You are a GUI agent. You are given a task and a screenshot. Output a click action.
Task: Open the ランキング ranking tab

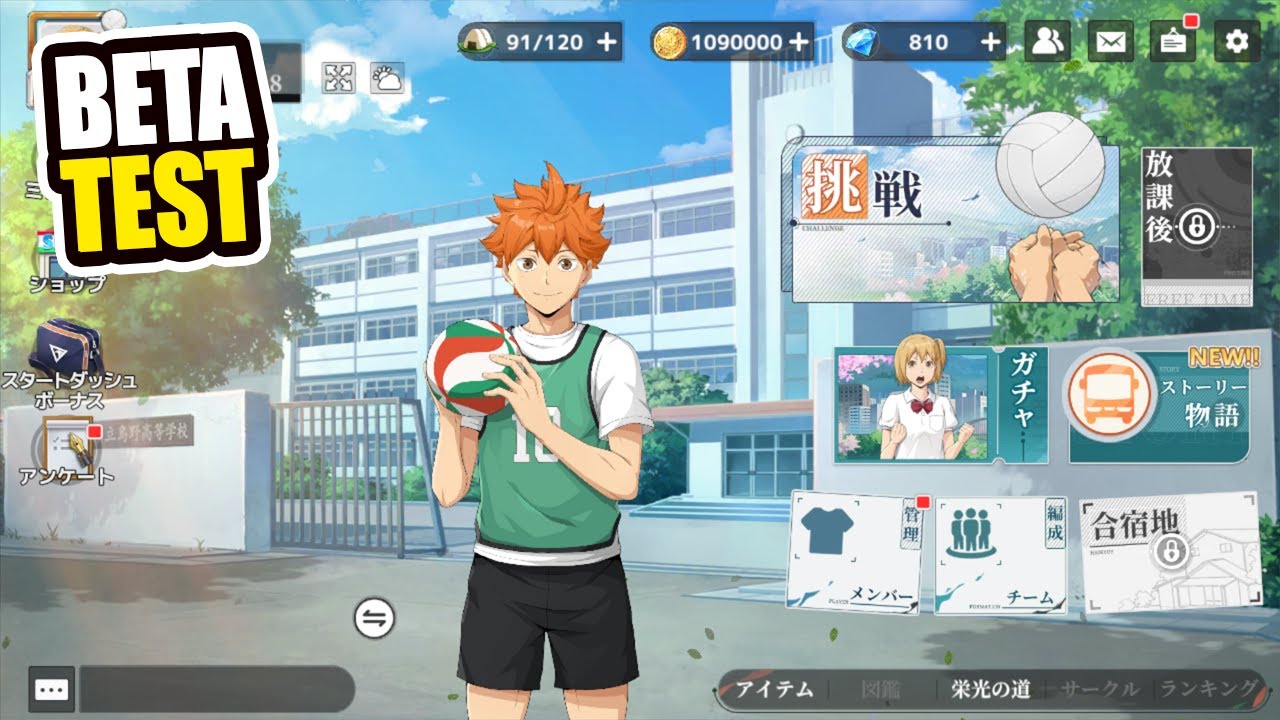(1207, 688)
